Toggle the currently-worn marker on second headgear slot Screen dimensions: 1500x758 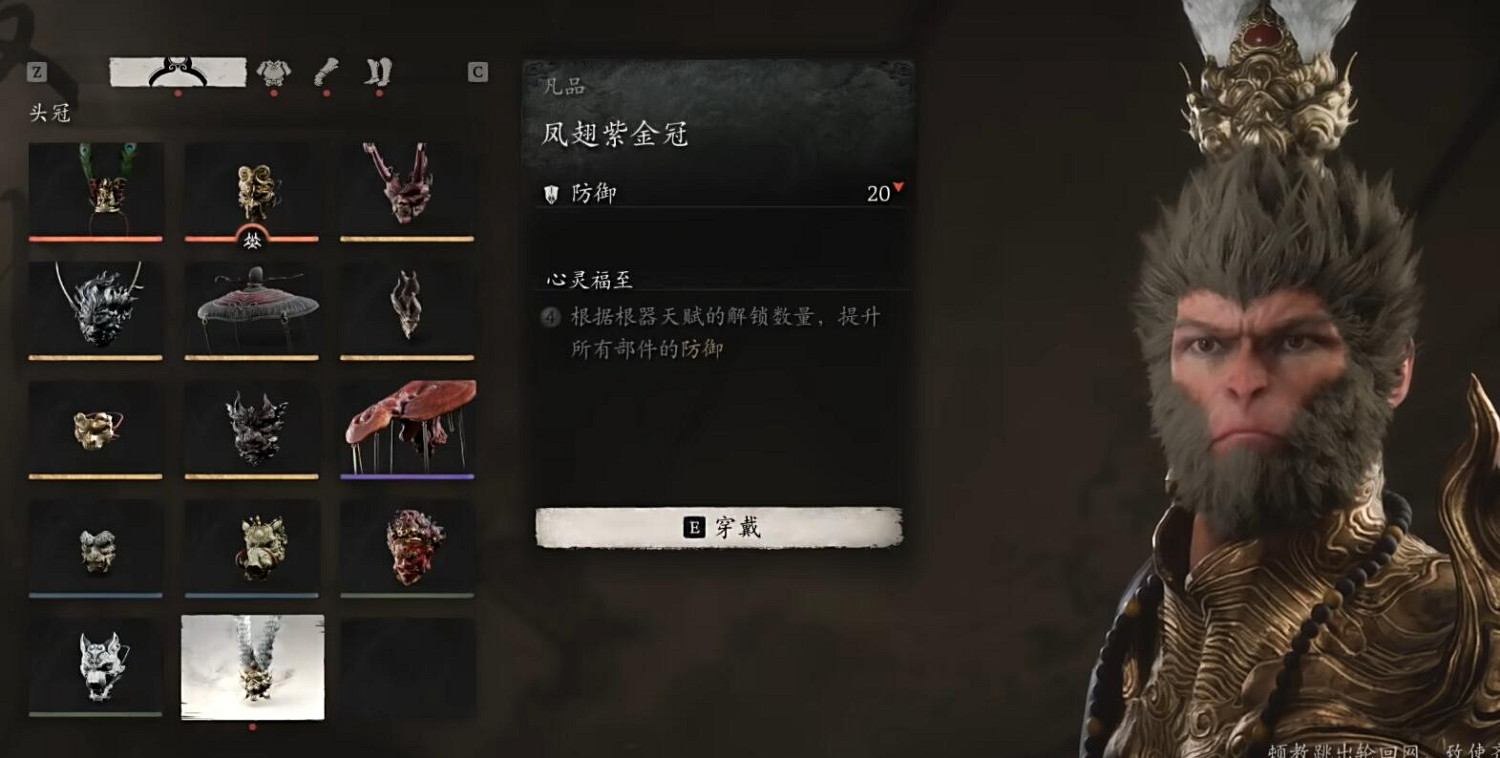click(251, 240)
